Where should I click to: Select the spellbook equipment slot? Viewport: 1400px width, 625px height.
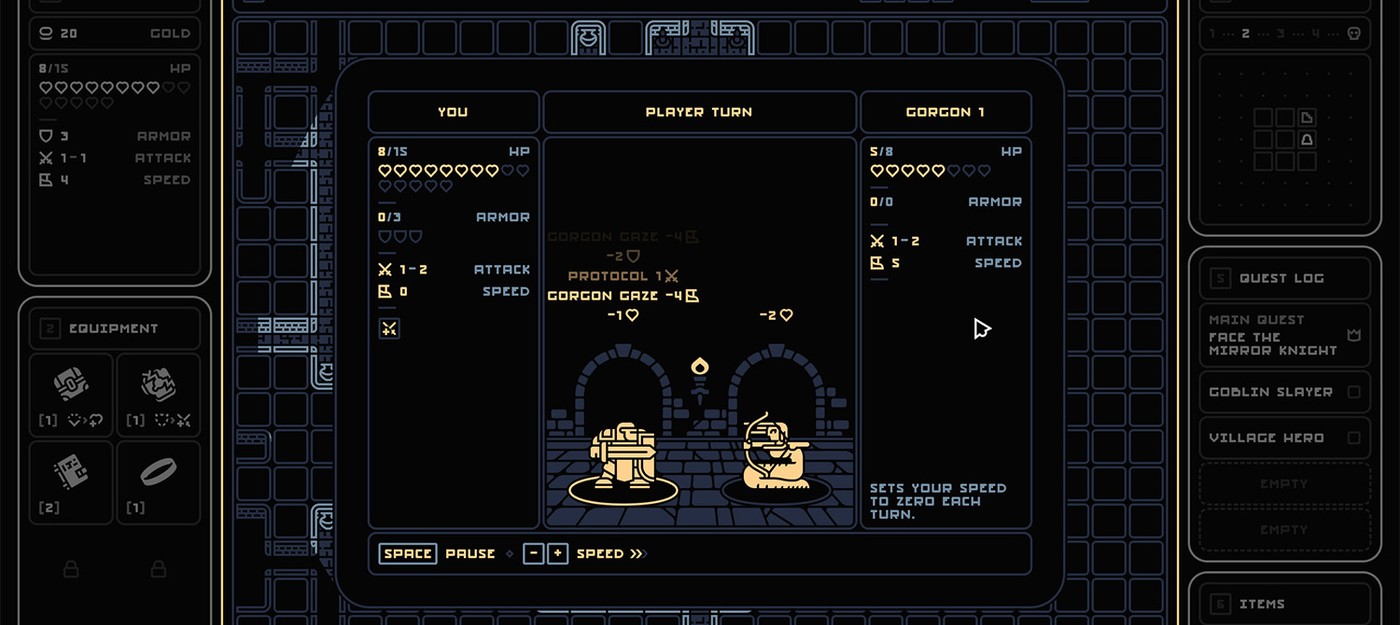coord(71,482)
